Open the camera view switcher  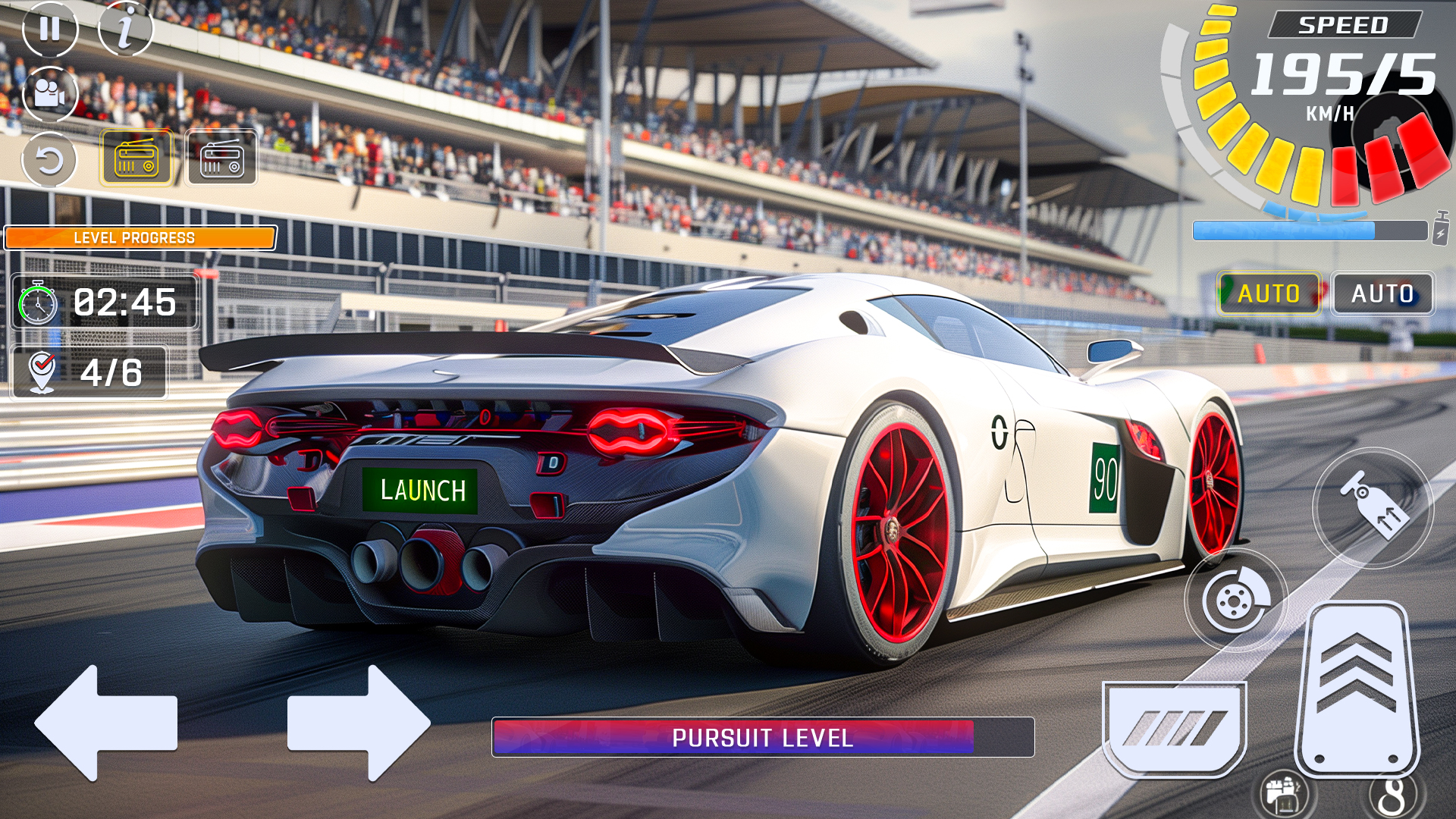[49, 93]
